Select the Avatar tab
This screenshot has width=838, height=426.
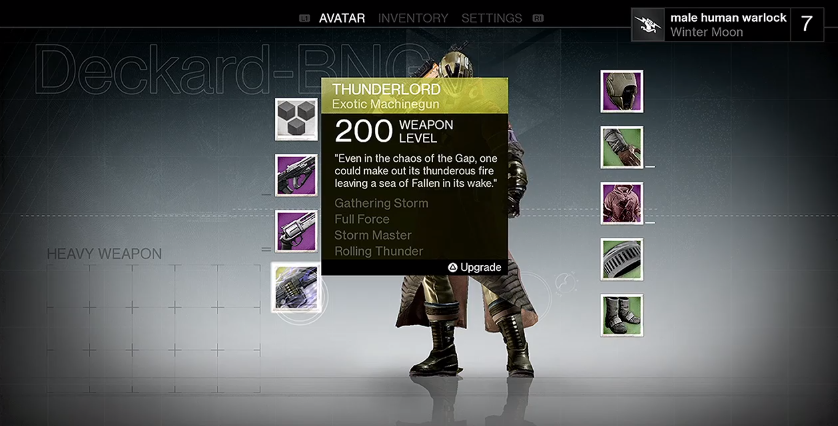341,18
